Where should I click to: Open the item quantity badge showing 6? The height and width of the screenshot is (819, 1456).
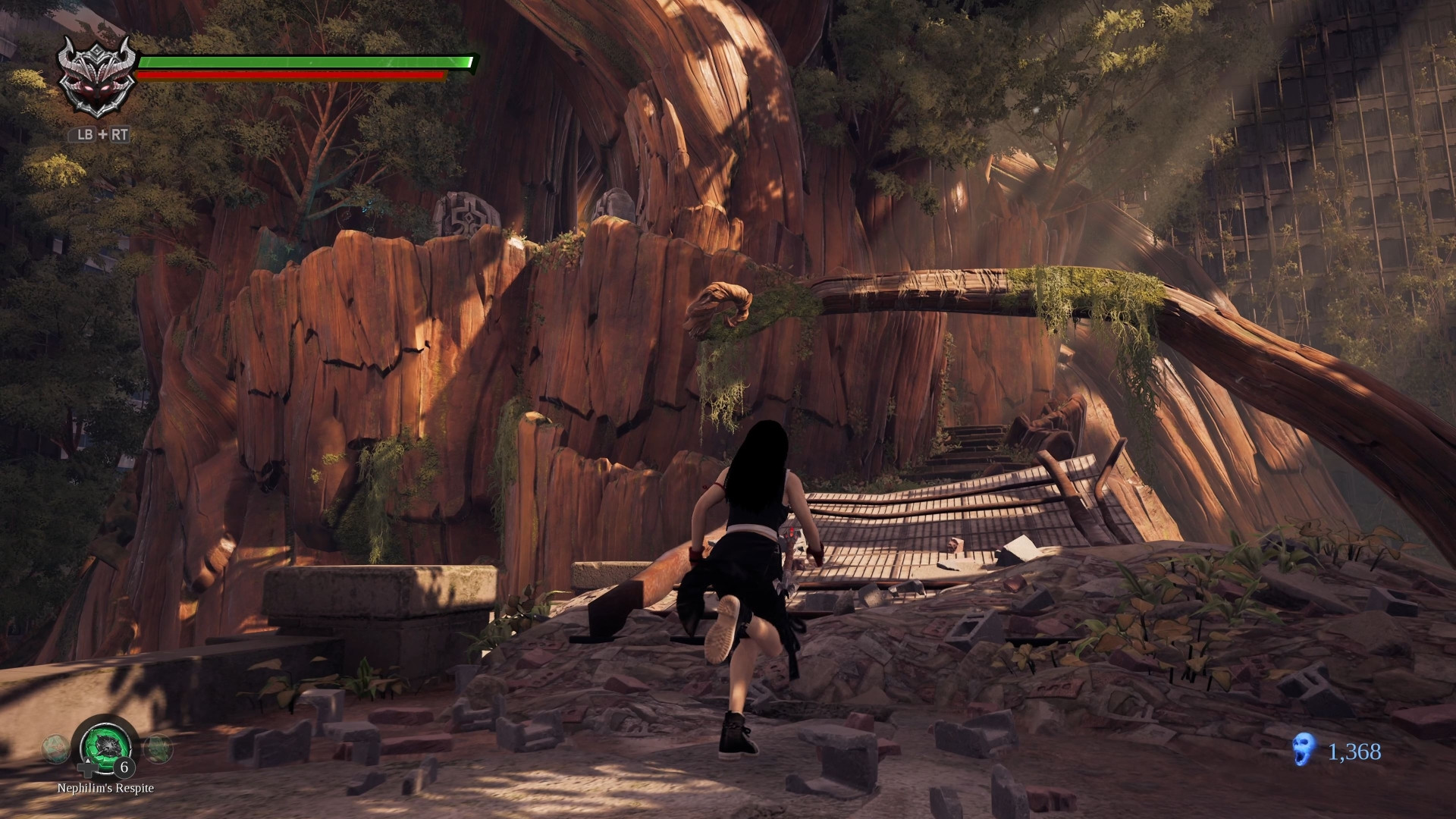click(x=124, y=769)
